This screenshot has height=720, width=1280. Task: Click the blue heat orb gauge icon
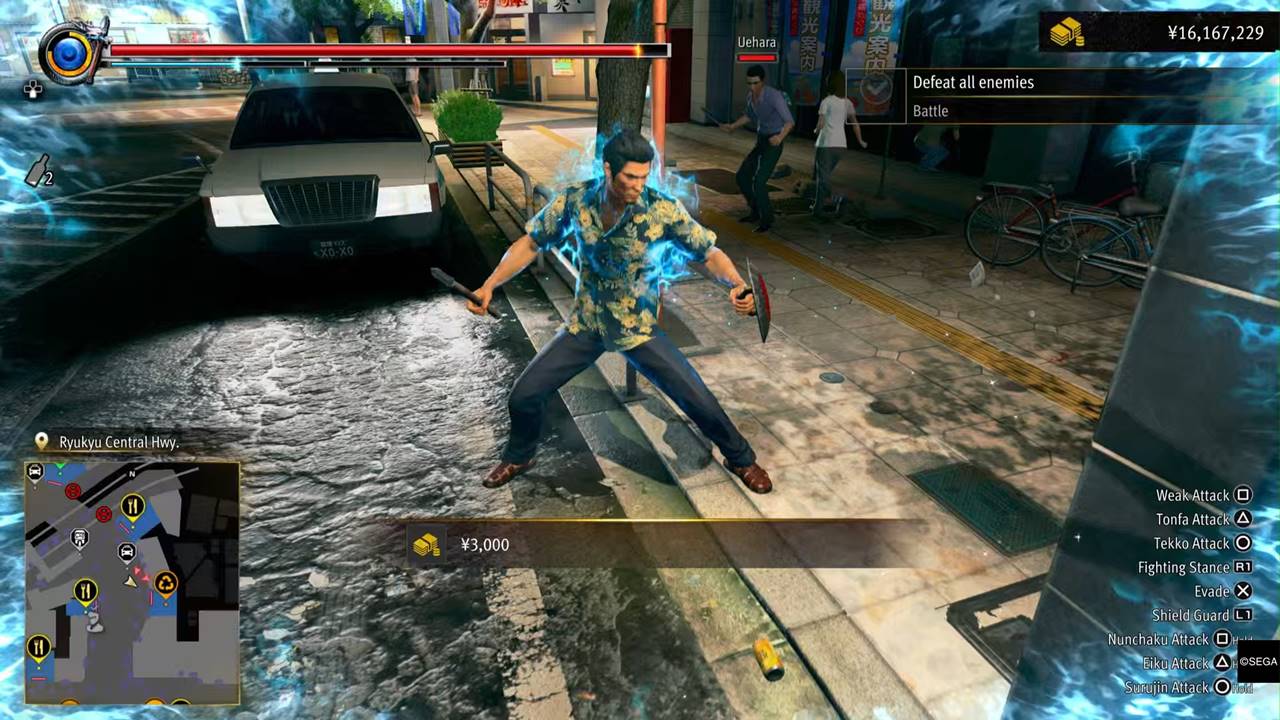pyautogui.click(x=69, y=53)
